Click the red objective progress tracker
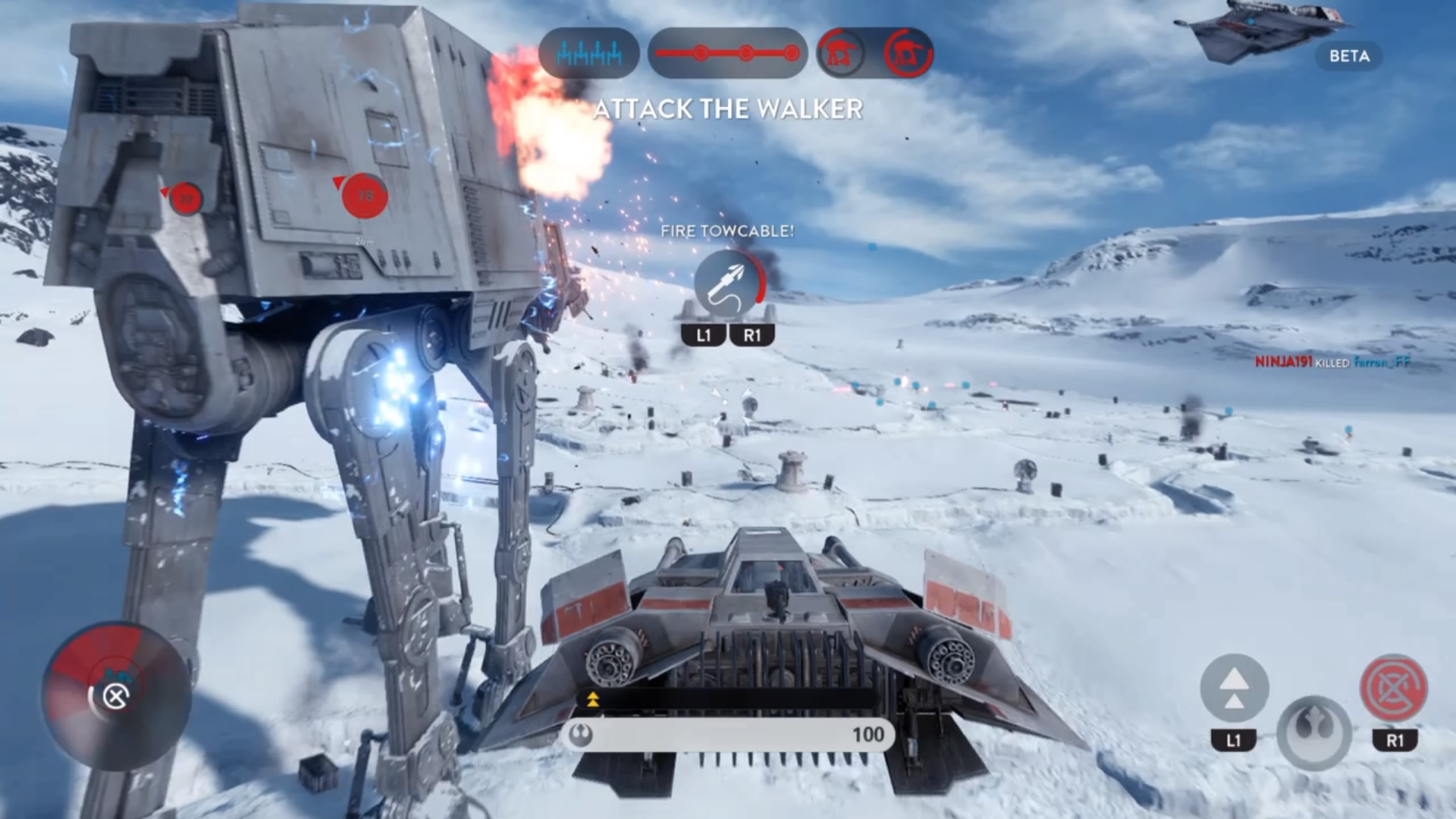Viewport: 1456px width, 819px height. coord(727,53)
